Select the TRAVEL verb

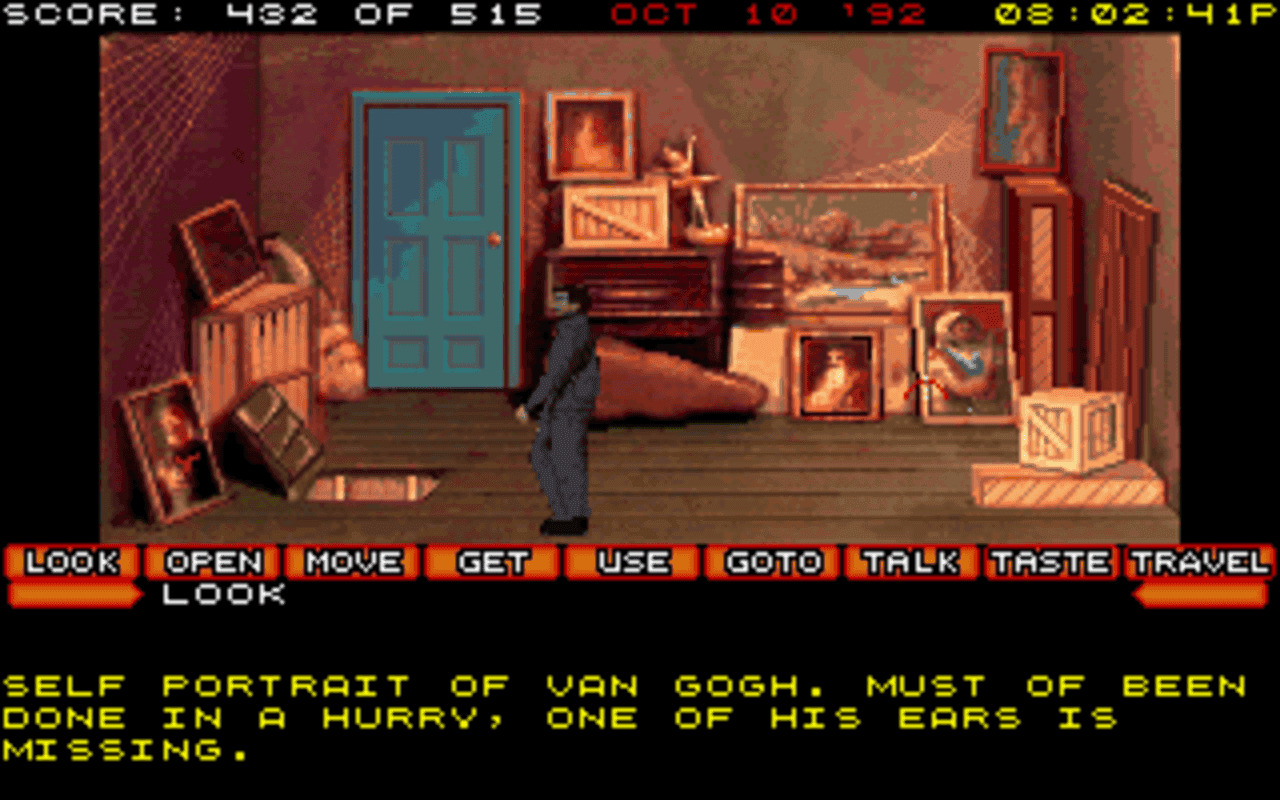1197,563
